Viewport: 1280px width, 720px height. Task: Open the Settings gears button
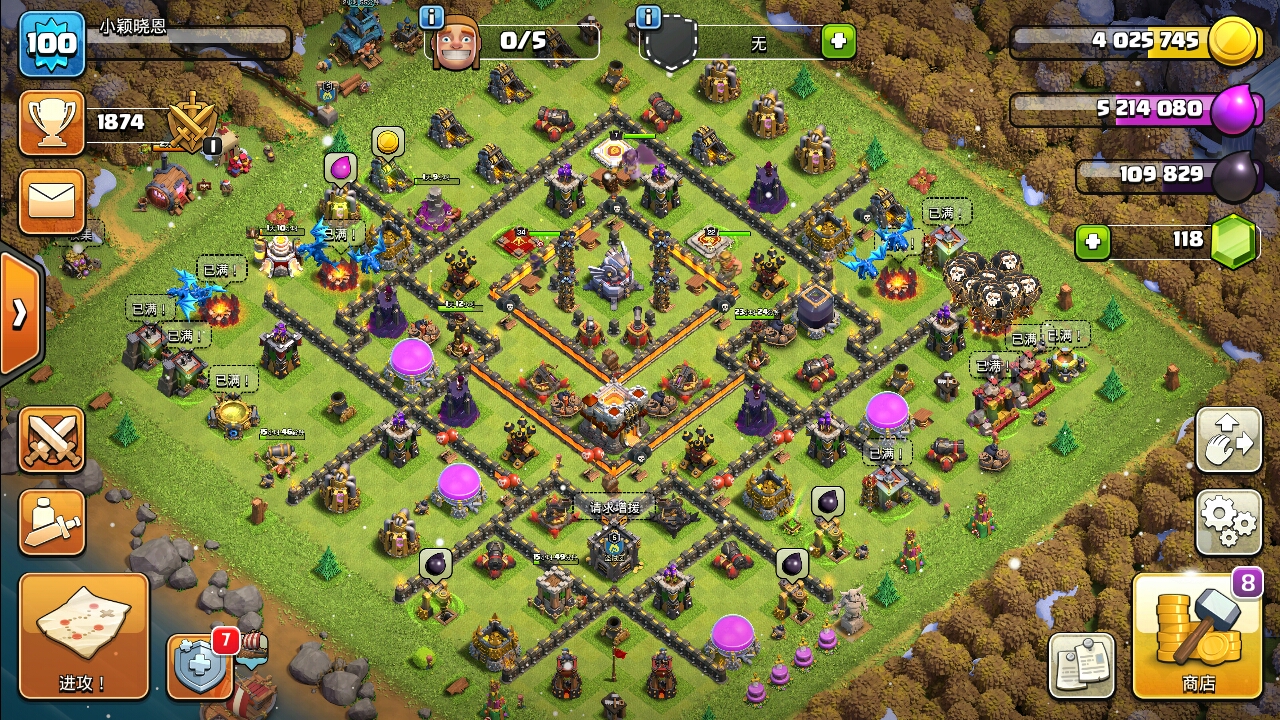click(x=1228, y=521)
